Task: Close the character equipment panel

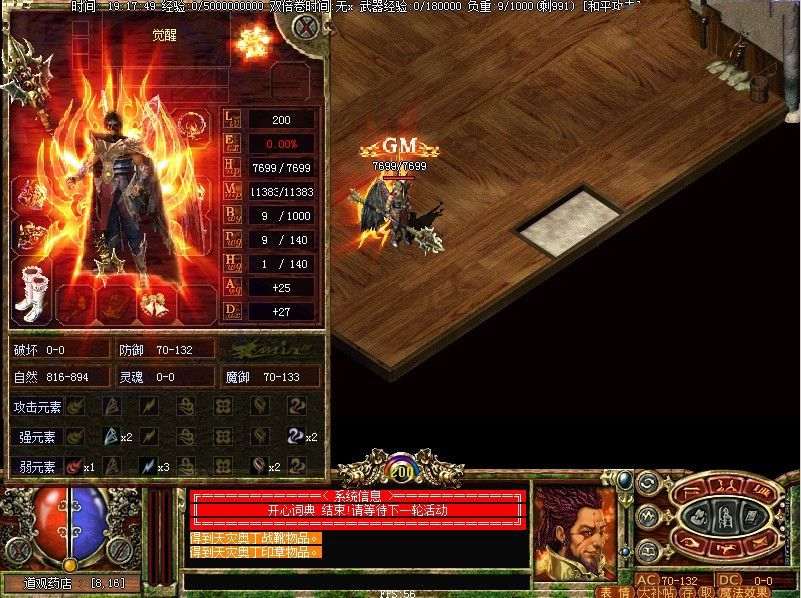Action: click(x=304, y=28)
